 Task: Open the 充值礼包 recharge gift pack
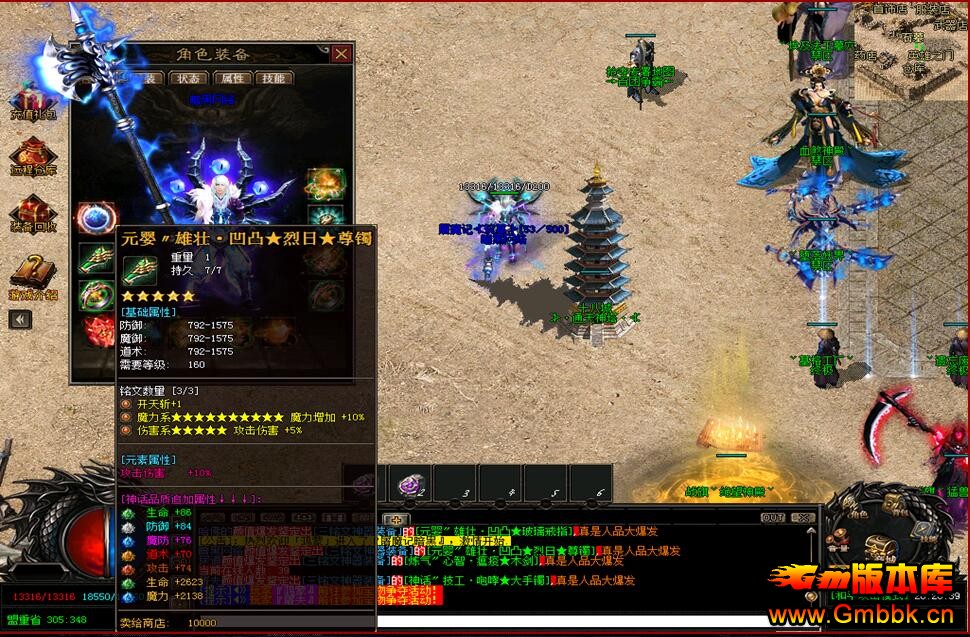tap(32, 105)
